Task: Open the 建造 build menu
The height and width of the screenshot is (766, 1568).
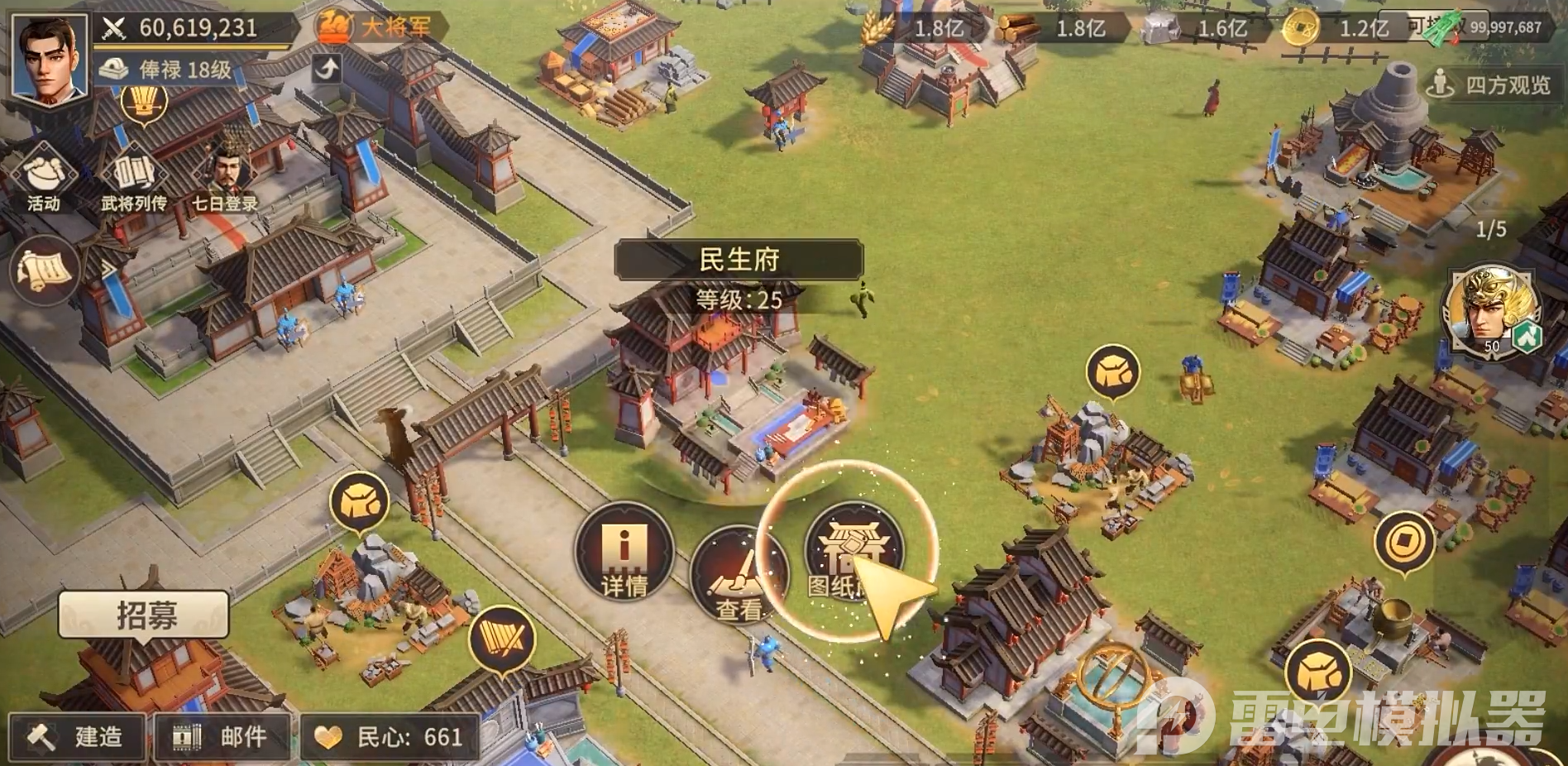Action: pos(78,735)
